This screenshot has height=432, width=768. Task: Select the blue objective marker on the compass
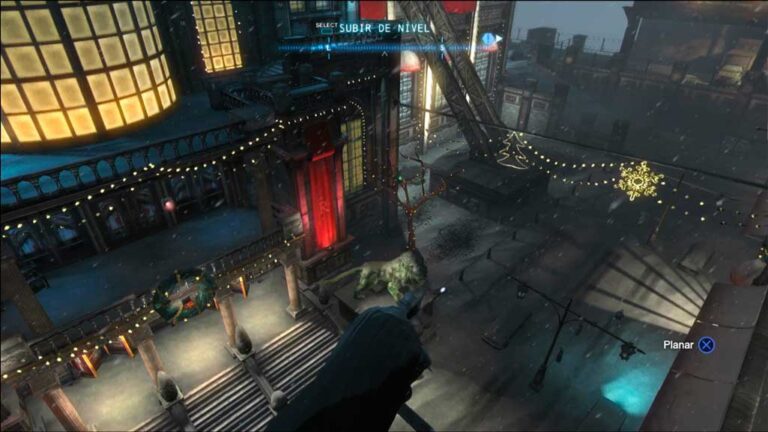pyautogui.click(x=489, y=40)
